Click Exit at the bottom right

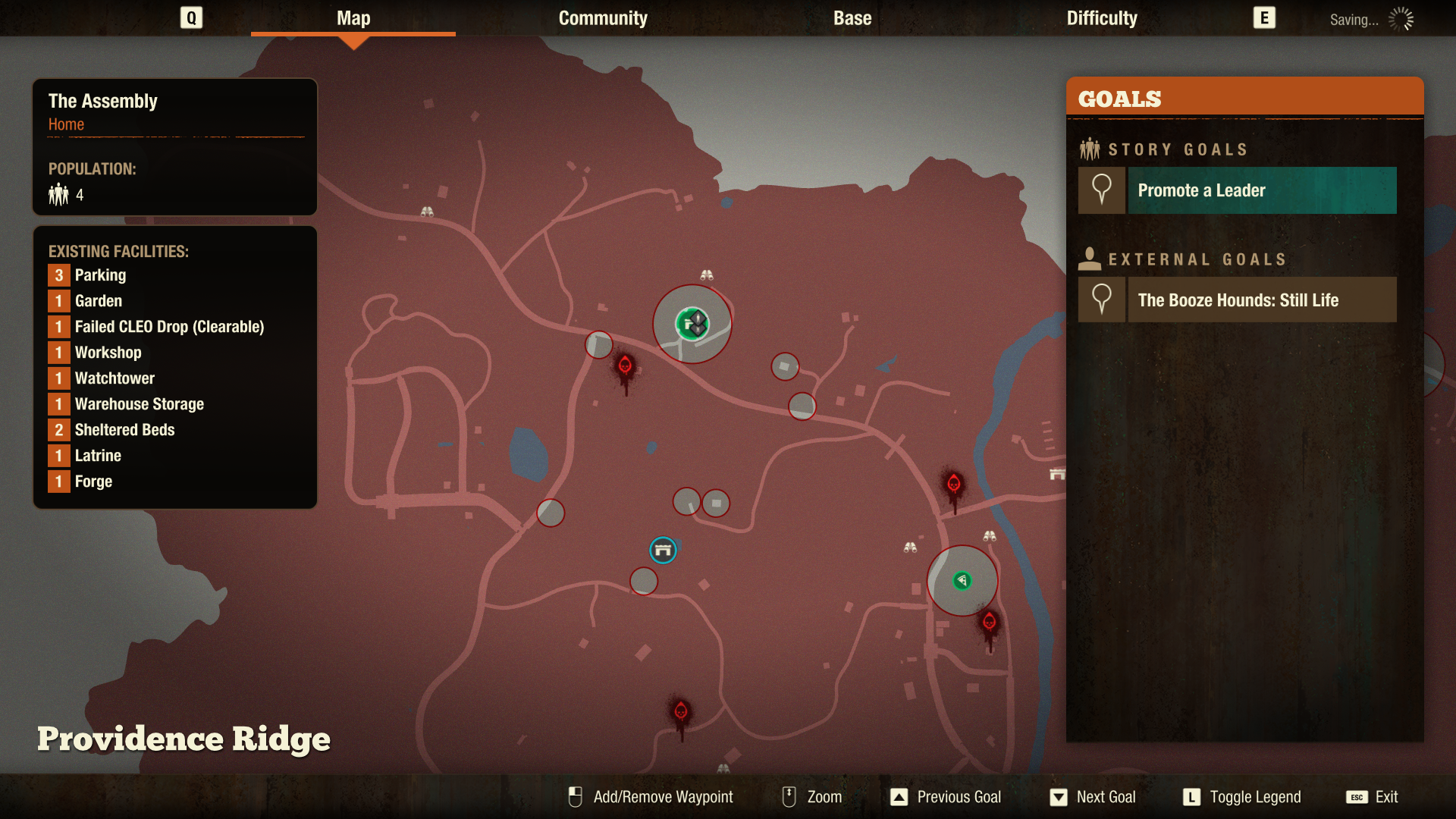(1385, 797)
